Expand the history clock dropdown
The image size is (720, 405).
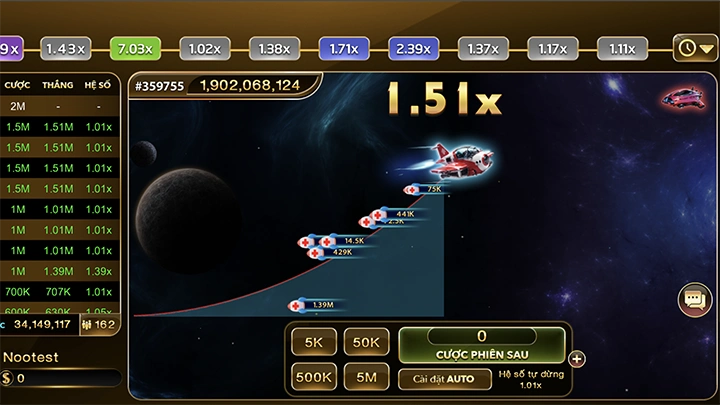pos(695,47)
